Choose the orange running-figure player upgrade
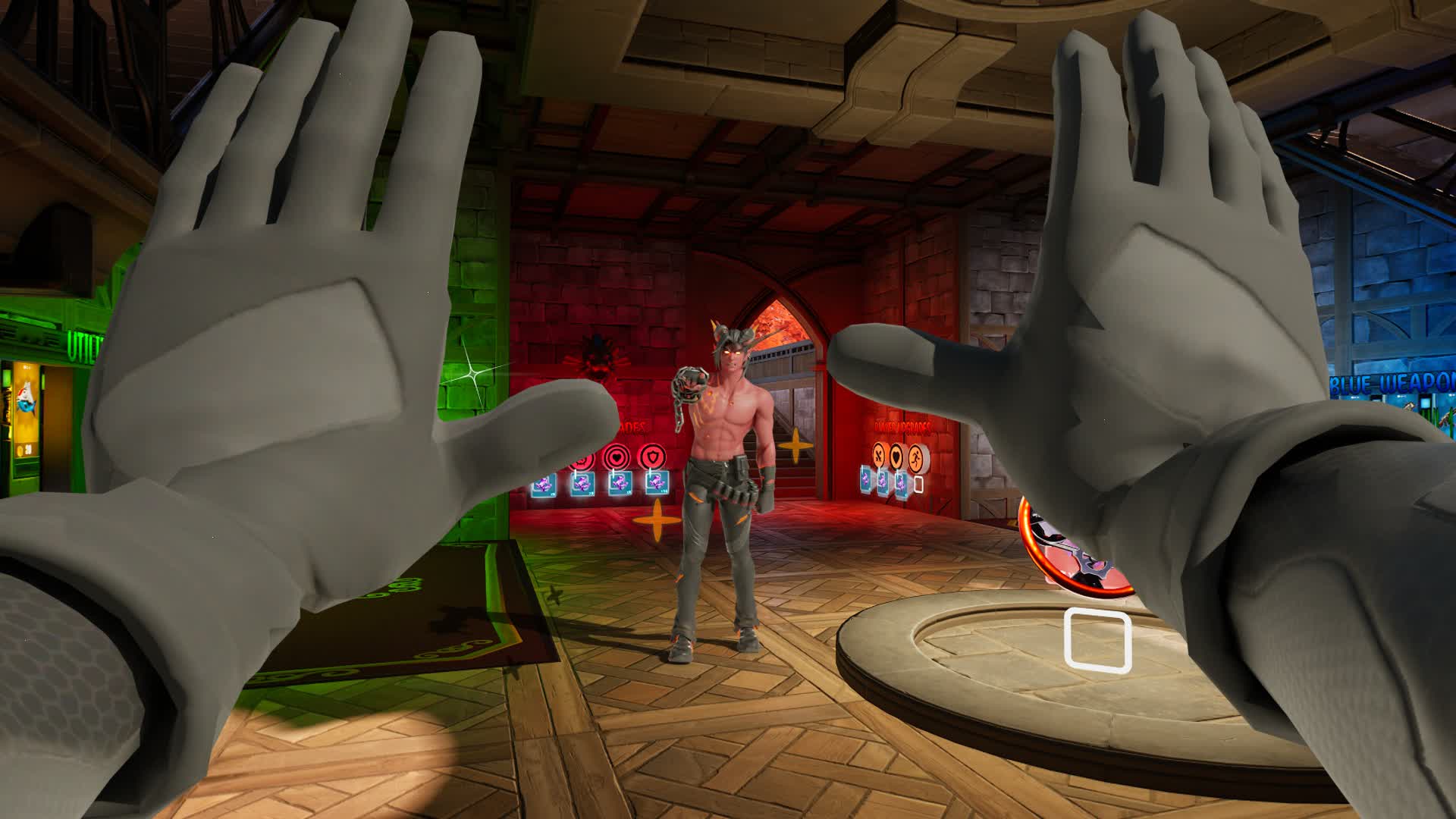This screenshot has height=819, width=1456. click(917, 456)
